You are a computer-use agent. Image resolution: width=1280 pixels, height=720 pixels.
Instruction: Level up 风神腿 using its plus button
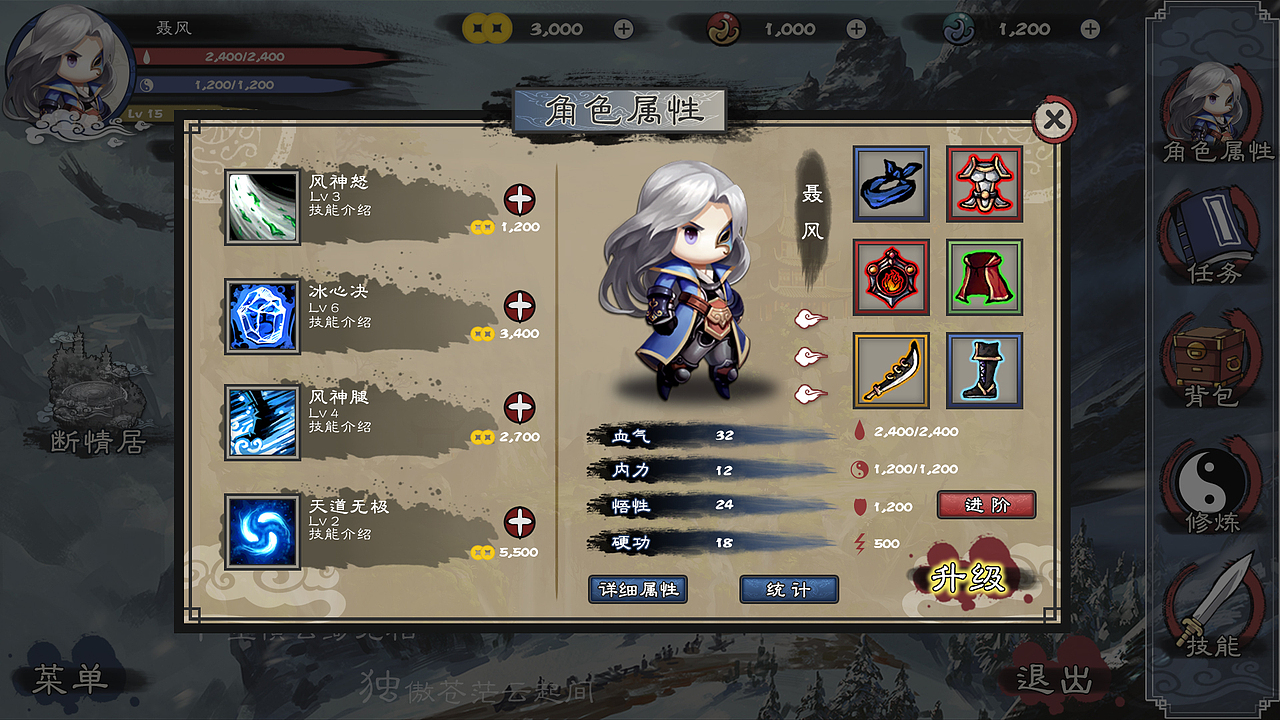click(x=519, y=408)
